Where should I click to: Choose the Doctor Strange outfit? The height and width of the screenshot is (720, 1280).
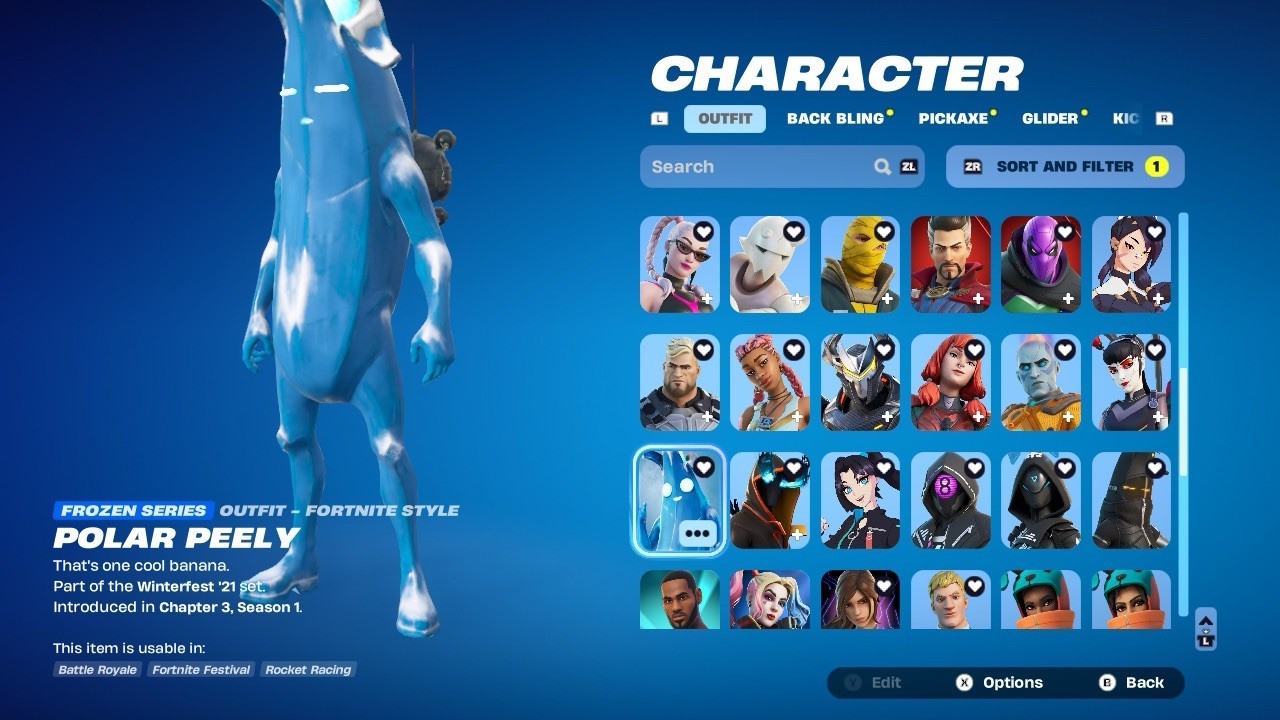point(950,265)
